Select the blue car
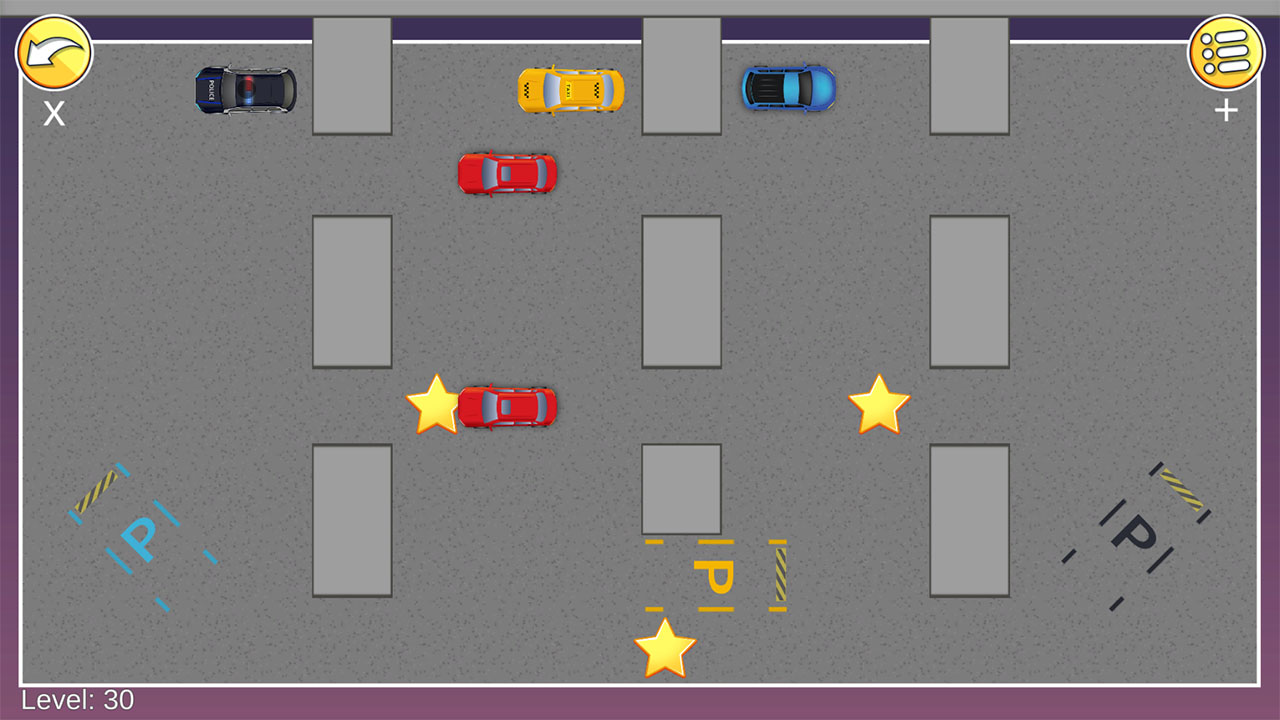1280x720 pixels. pos(790,90)
